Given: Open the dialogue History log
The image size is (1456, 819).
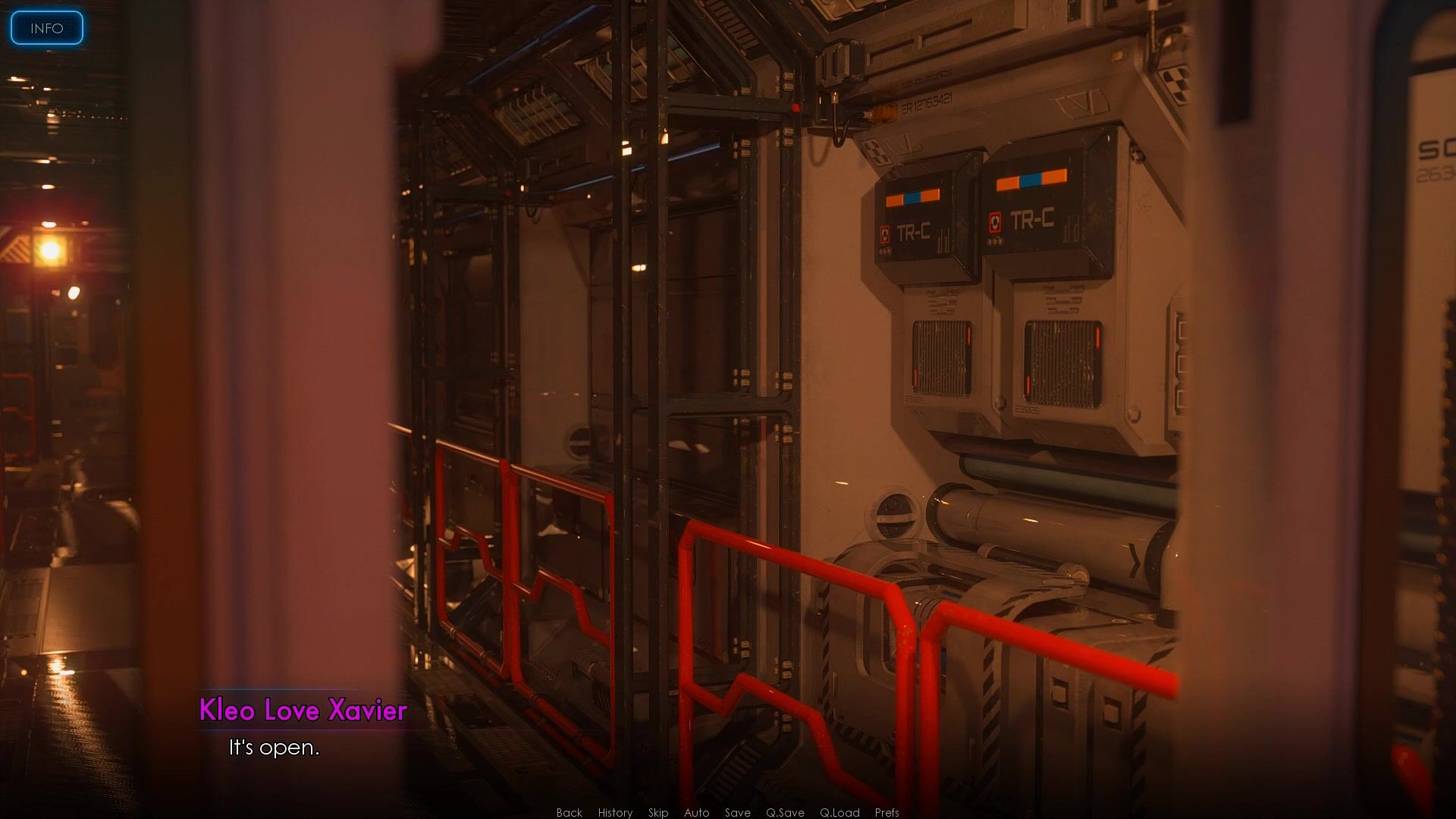Looking at the screenshot, I should (x=615, y=812).
